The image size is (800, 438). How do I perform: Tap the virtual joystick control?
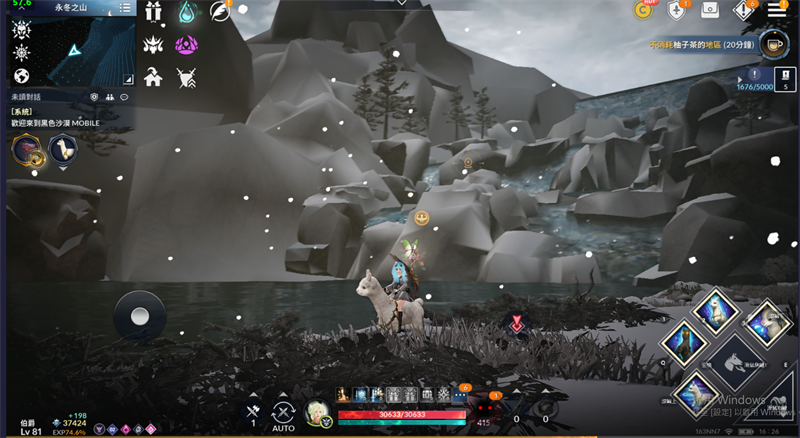[x=140, y=316]
